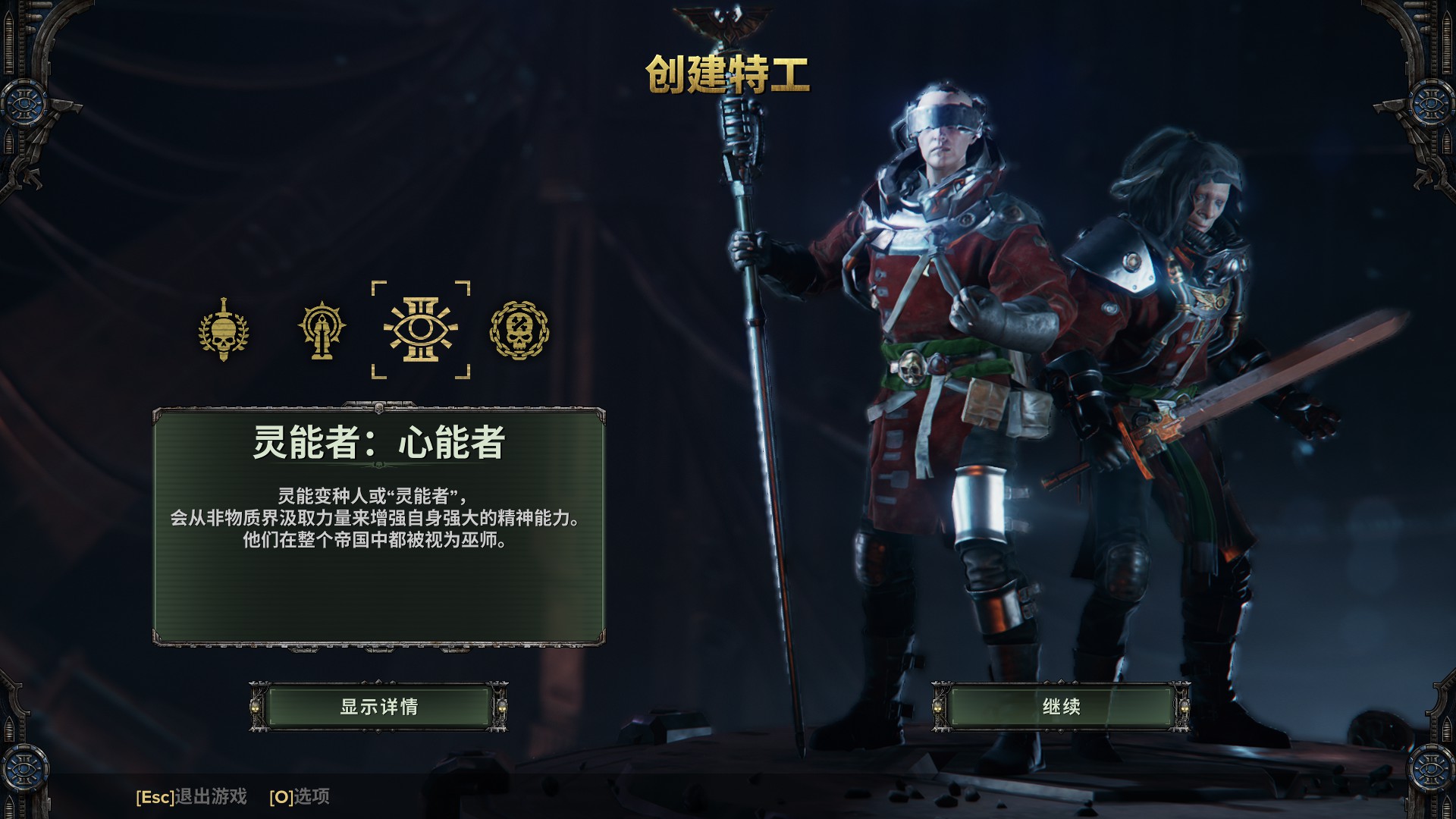The image size is (1456, 819).
Task: Click [Esc]退出游戏 to quit the game
Action: [193, 797]
